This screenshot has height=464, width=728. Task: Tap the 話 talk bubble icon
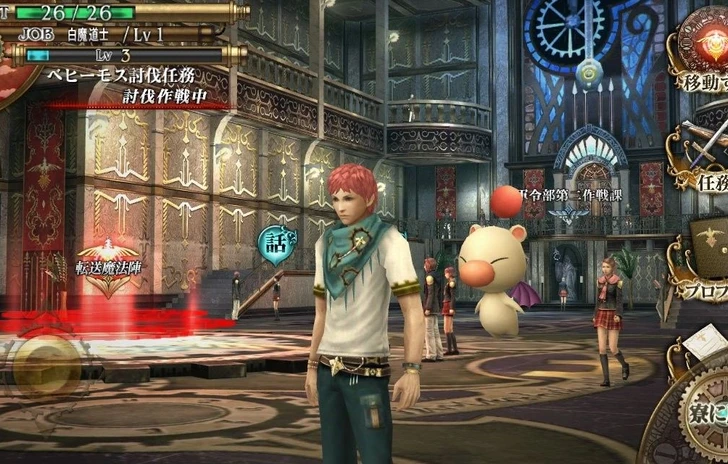(273, 242)
